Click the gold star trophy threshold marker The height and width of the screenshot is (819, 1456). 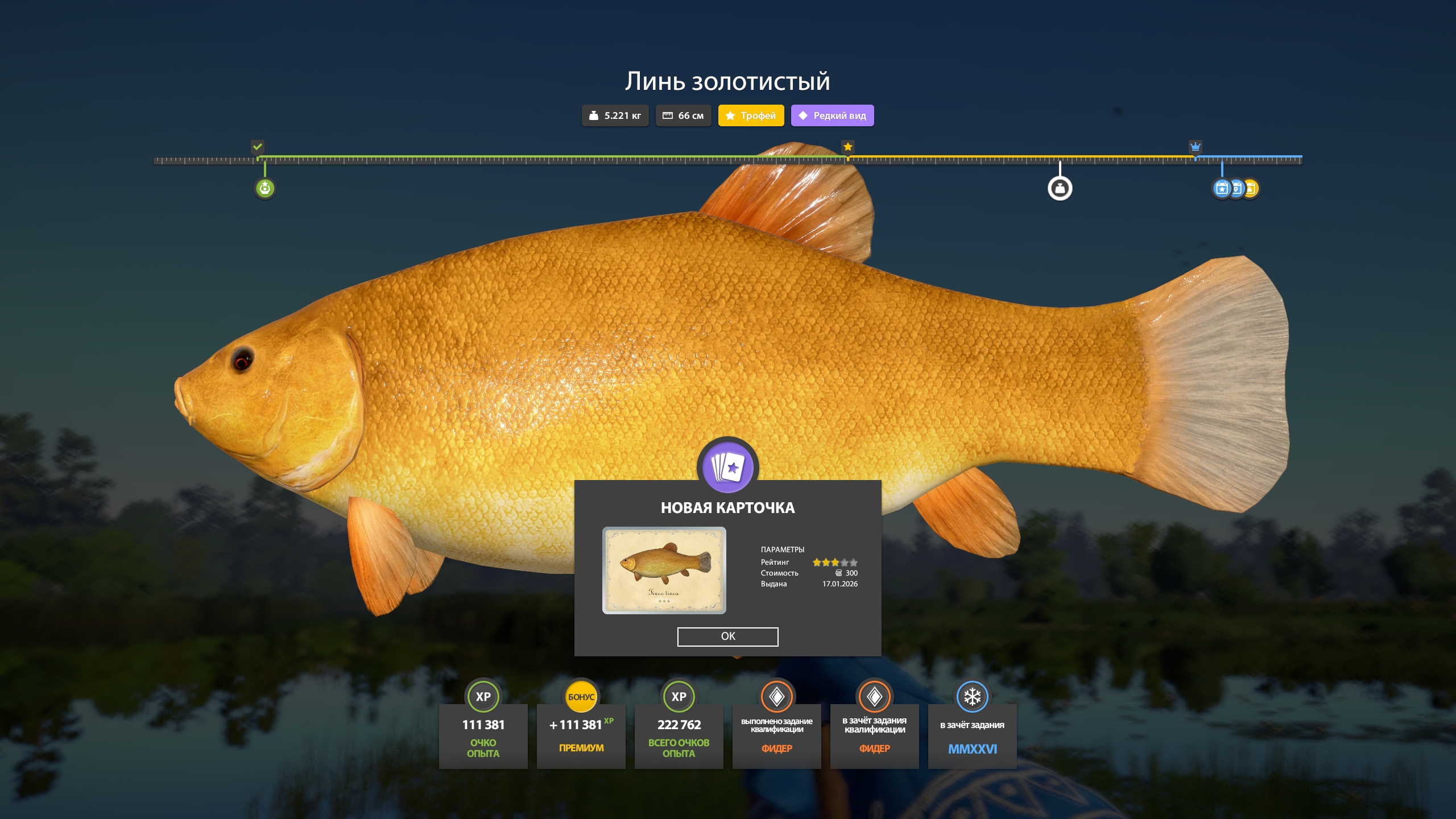click(x=848, y=147)
